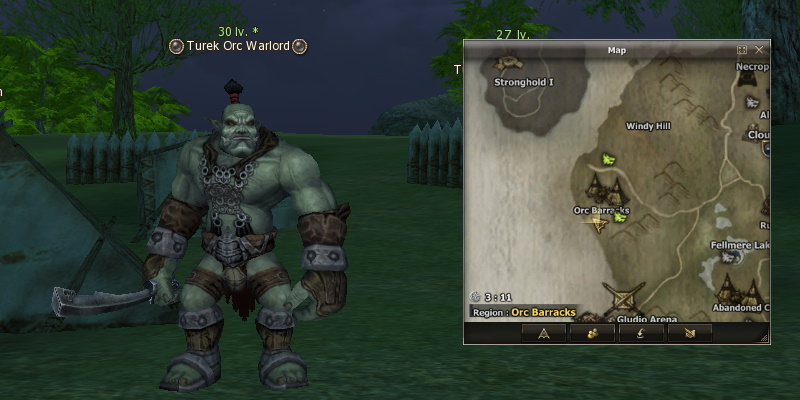800x400 pixels.
Task: Click the Turek Orc Warlord nameplate
Action: coord(237,45)
